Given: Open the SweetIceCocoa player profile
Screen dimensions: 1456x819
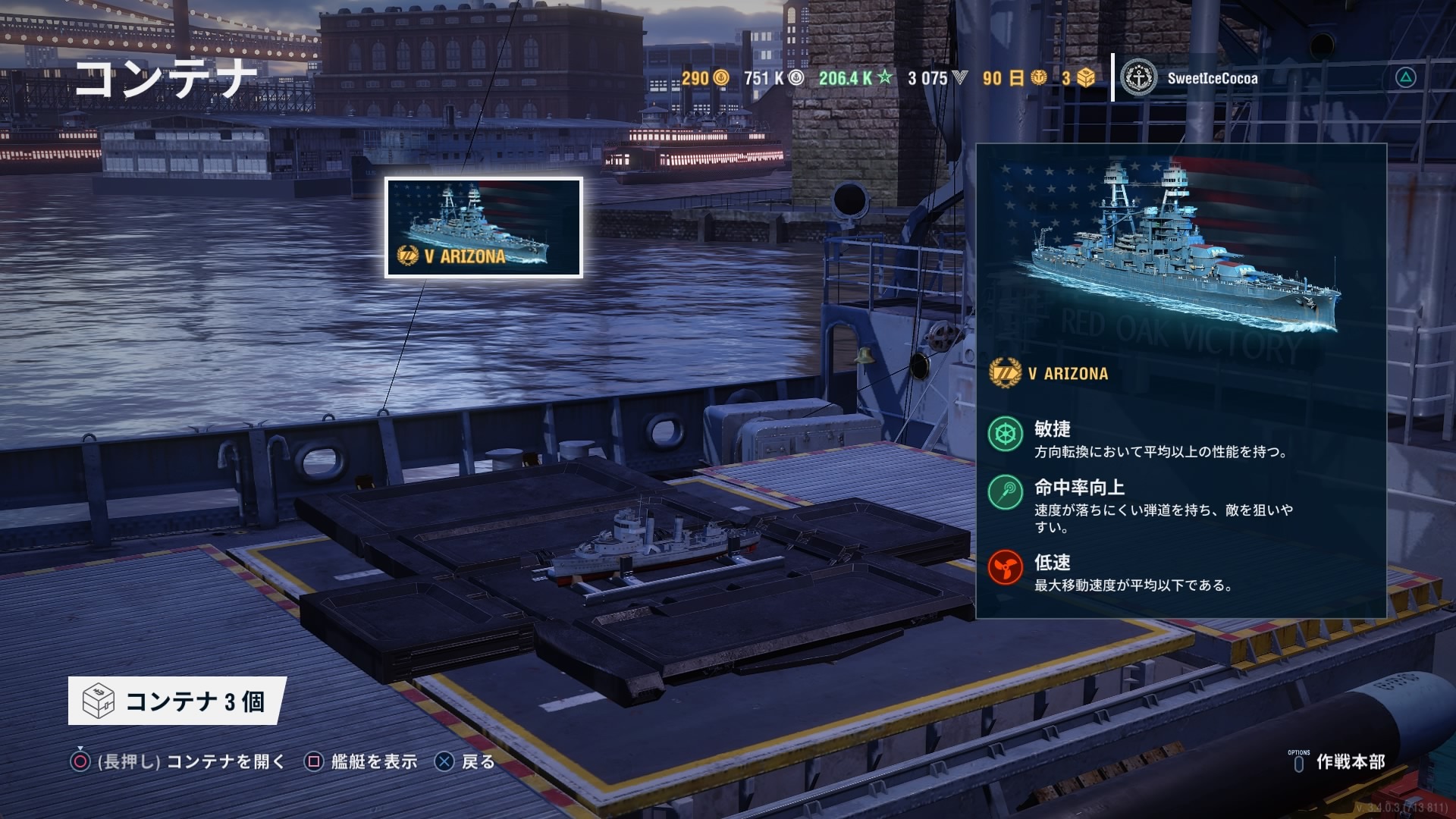Looking at the screenshot, I should click(x=1191, y=78).
